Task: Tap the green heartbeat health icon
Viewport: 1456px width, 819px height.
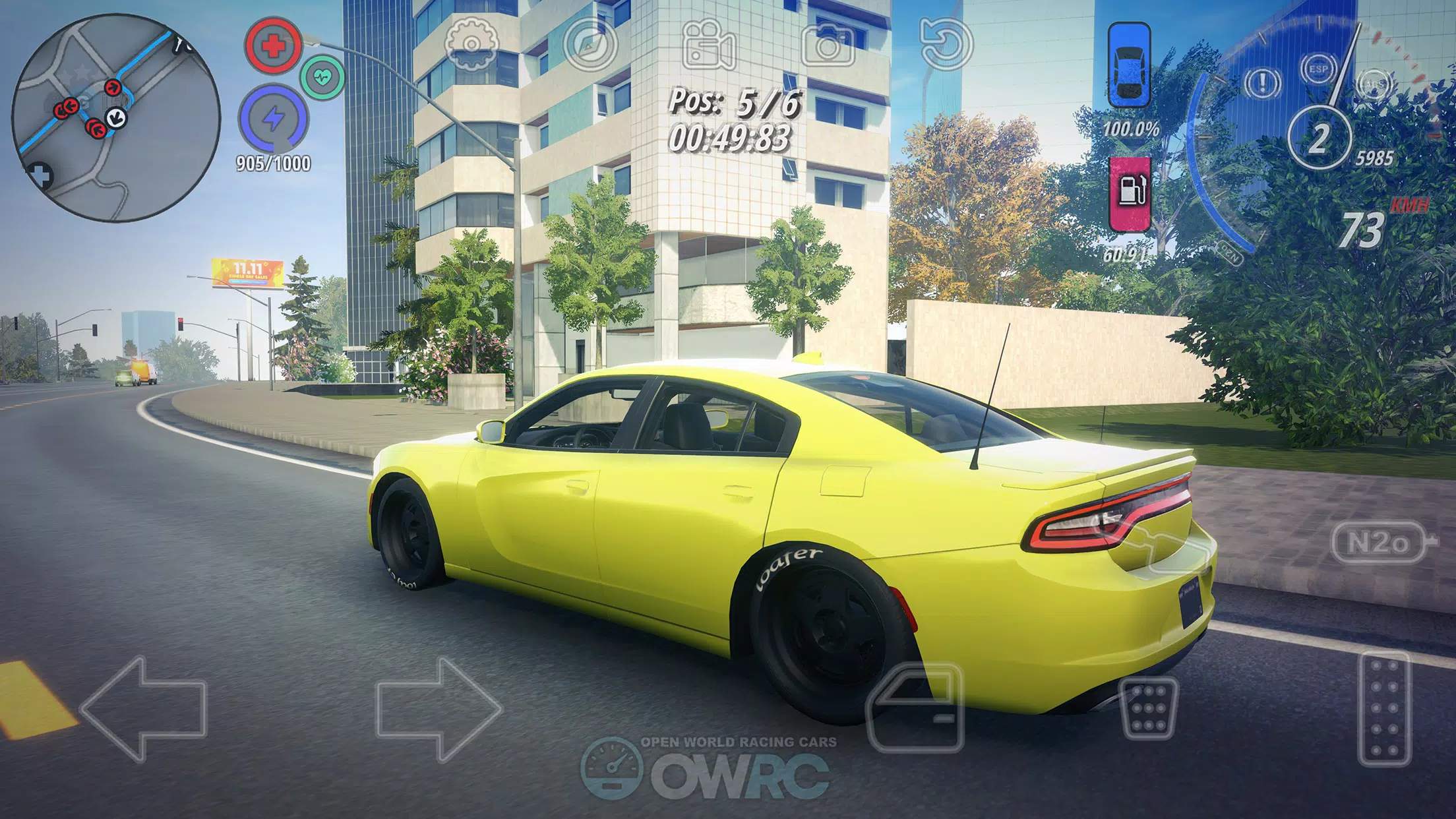Action: coord(322,78)
